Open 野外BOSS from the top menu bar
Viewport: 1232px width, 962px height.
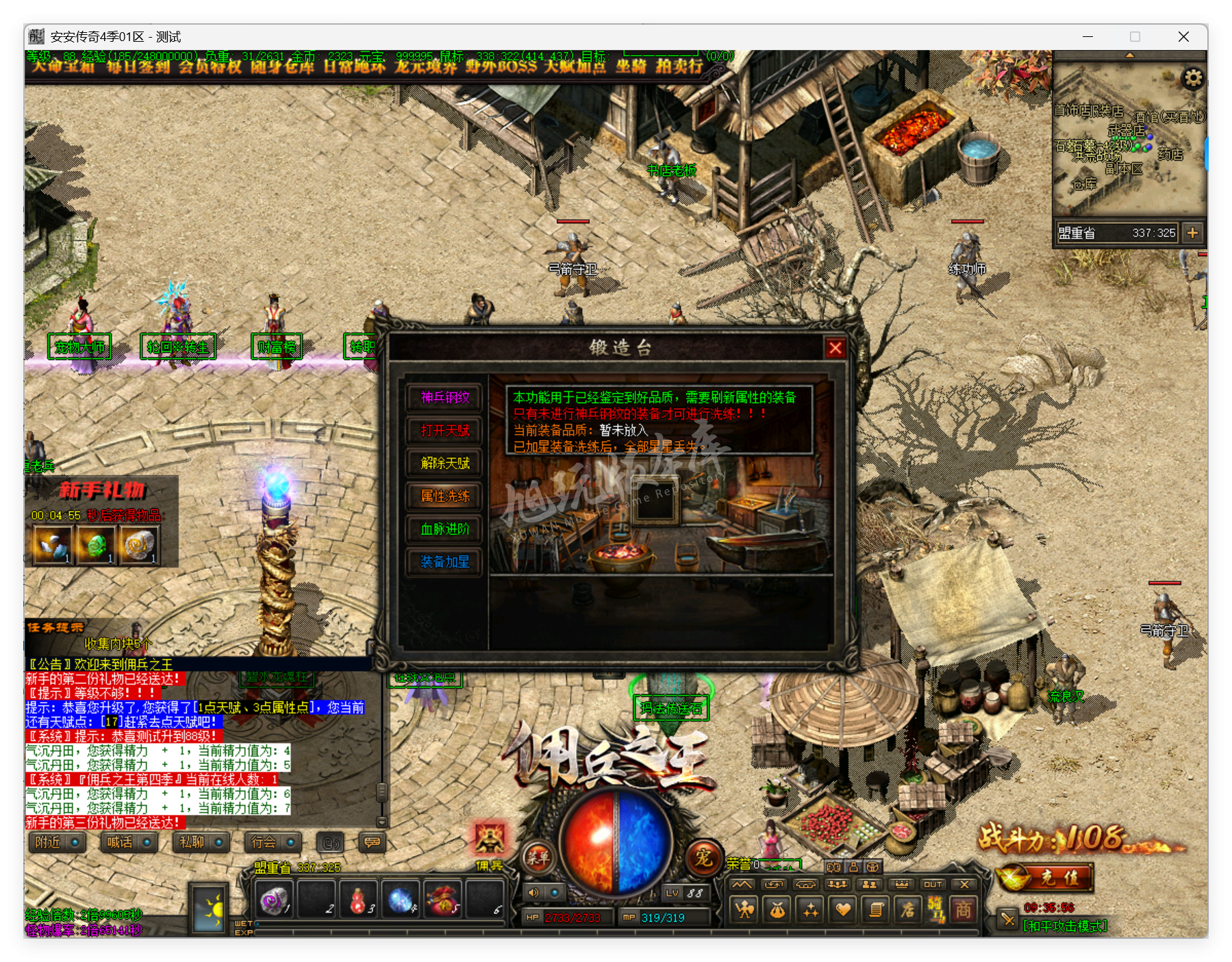501,69
